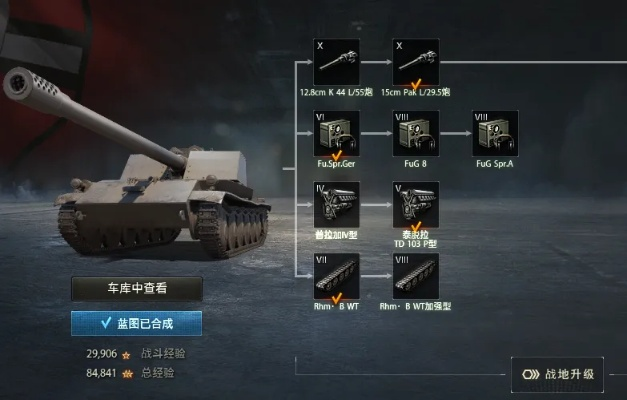Open the 战地升级 field upgrade
This screenshot has width=627, height=400.
click(558, 374)
